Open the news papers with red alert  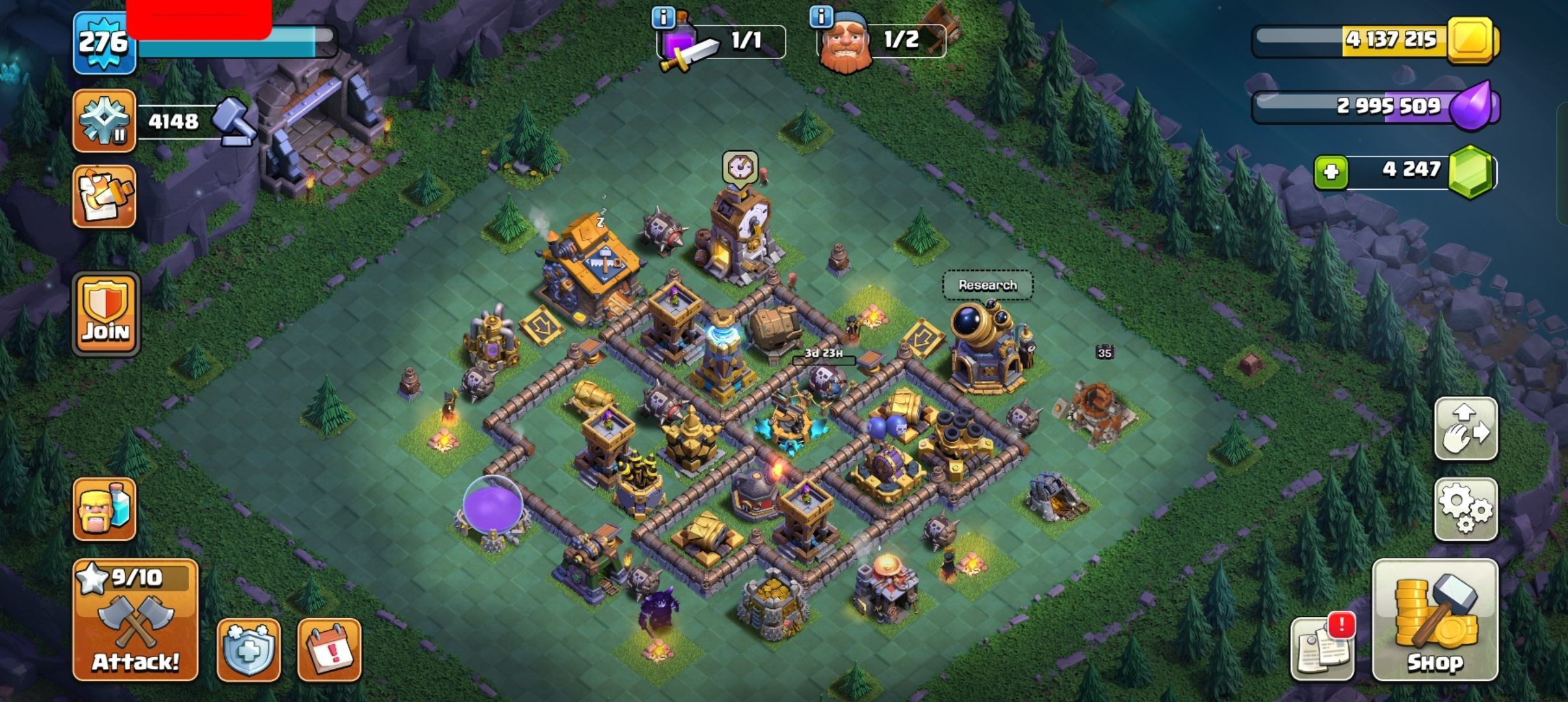point(1322,647)
